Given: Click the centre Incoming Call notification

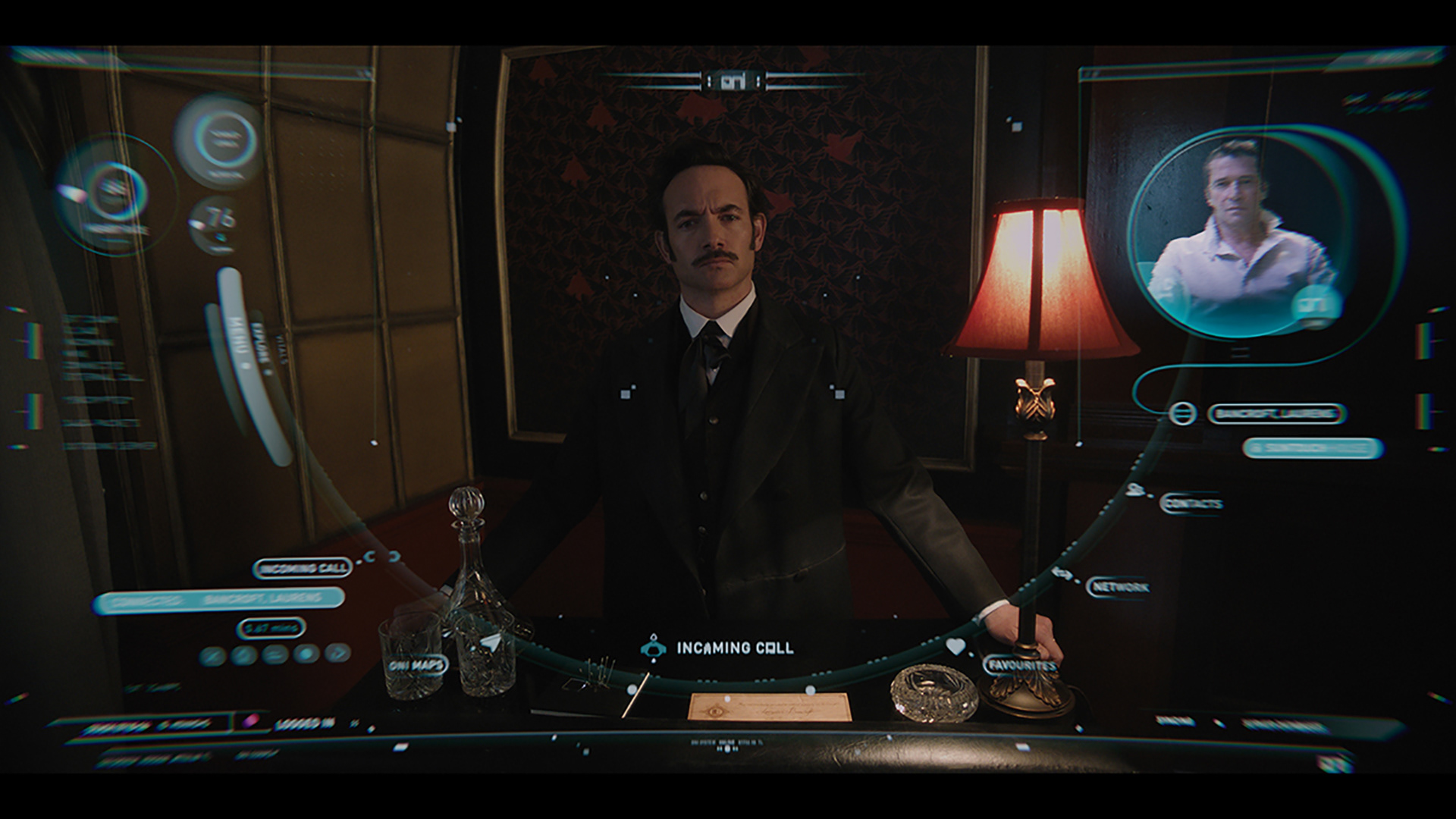Looking at the screenshot, I should (x=718, y=648).
